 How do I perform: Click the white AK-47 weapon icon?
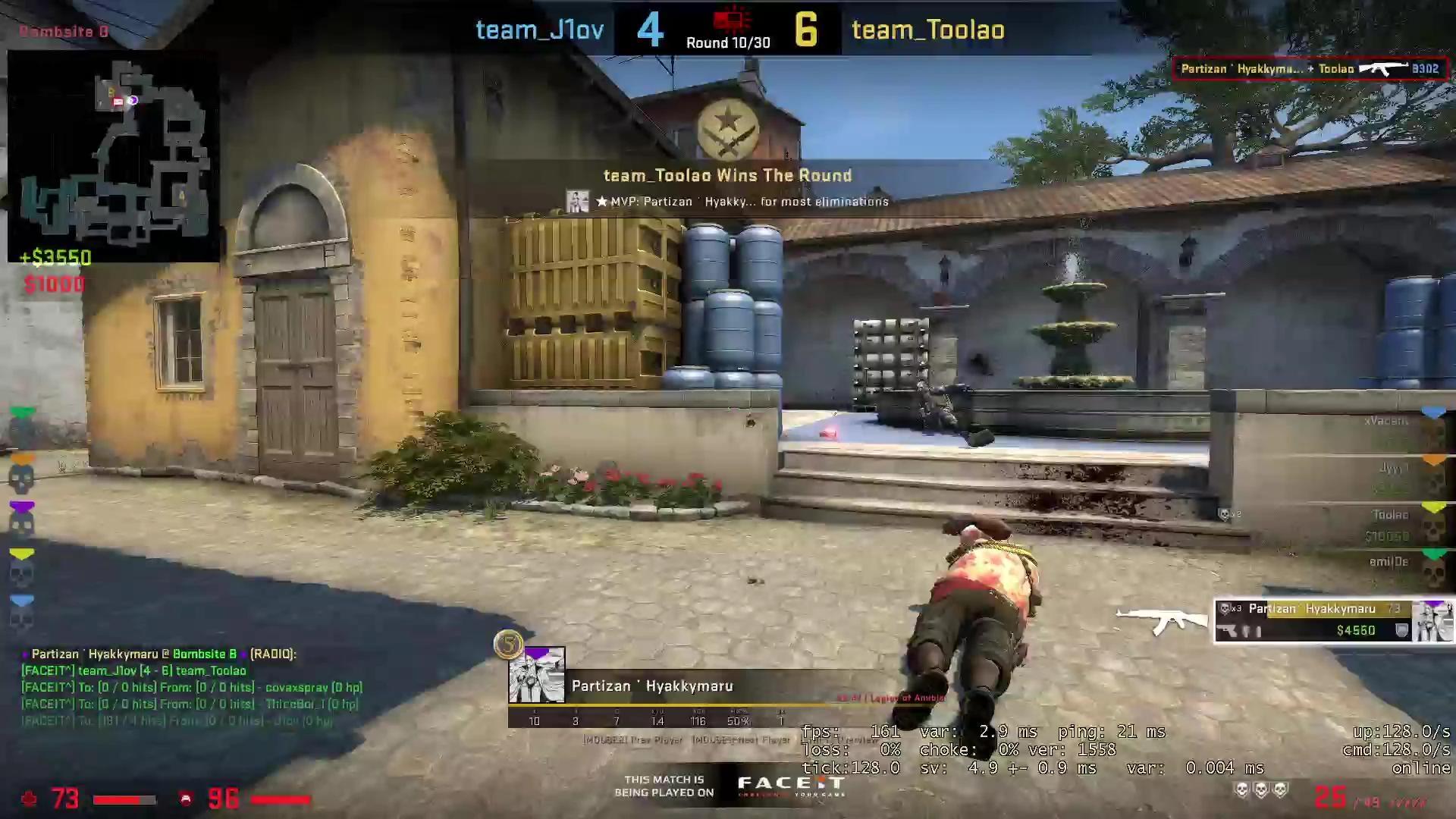(x=1160, y=620)
